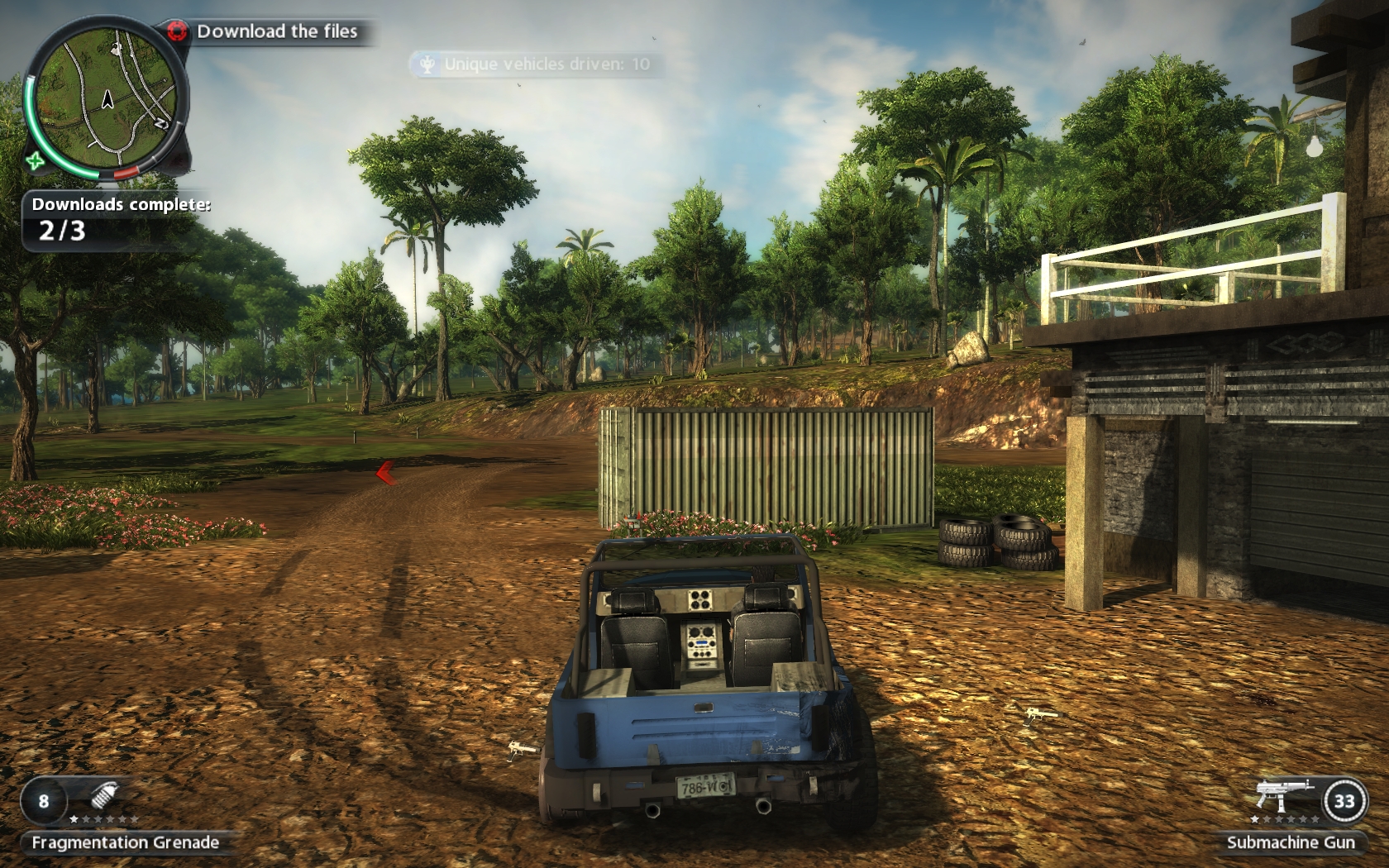Select the Download the files objective
This screenshot has height=868, width=1389.
point(276,31)
